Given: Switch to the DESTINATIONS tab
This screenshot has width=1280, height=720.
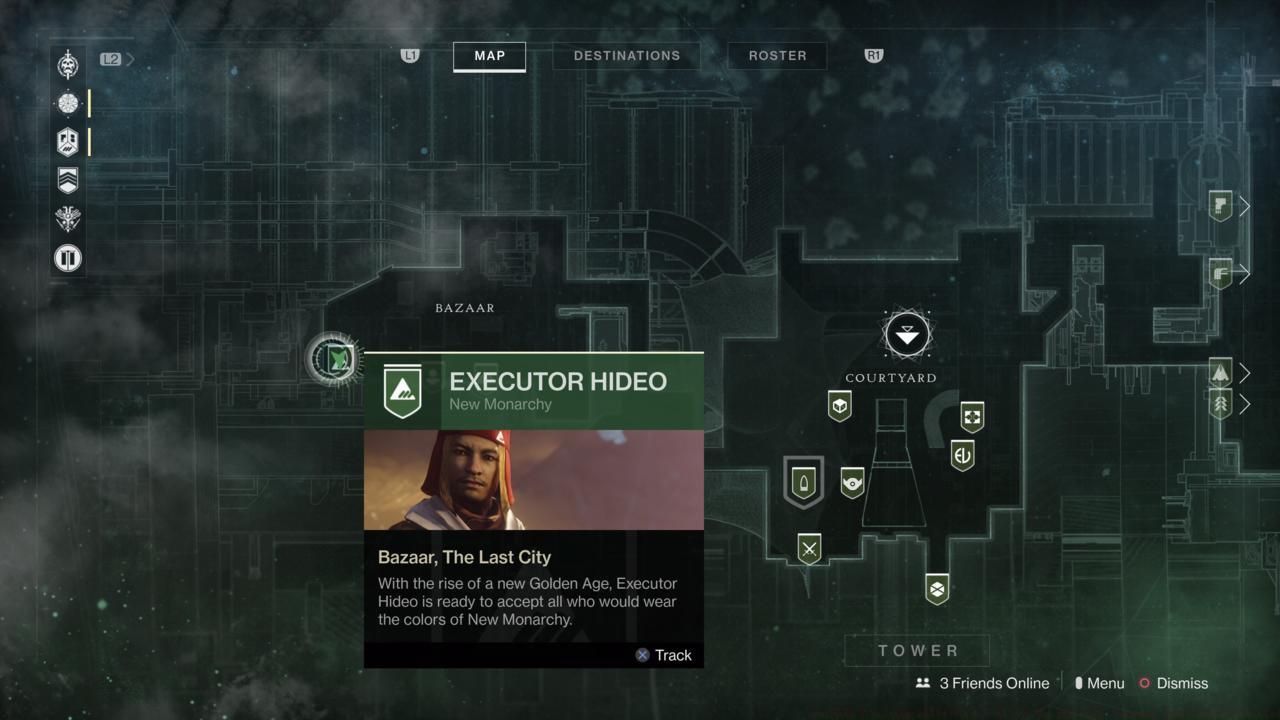Looking at the screenshot, I should [626, 56].
